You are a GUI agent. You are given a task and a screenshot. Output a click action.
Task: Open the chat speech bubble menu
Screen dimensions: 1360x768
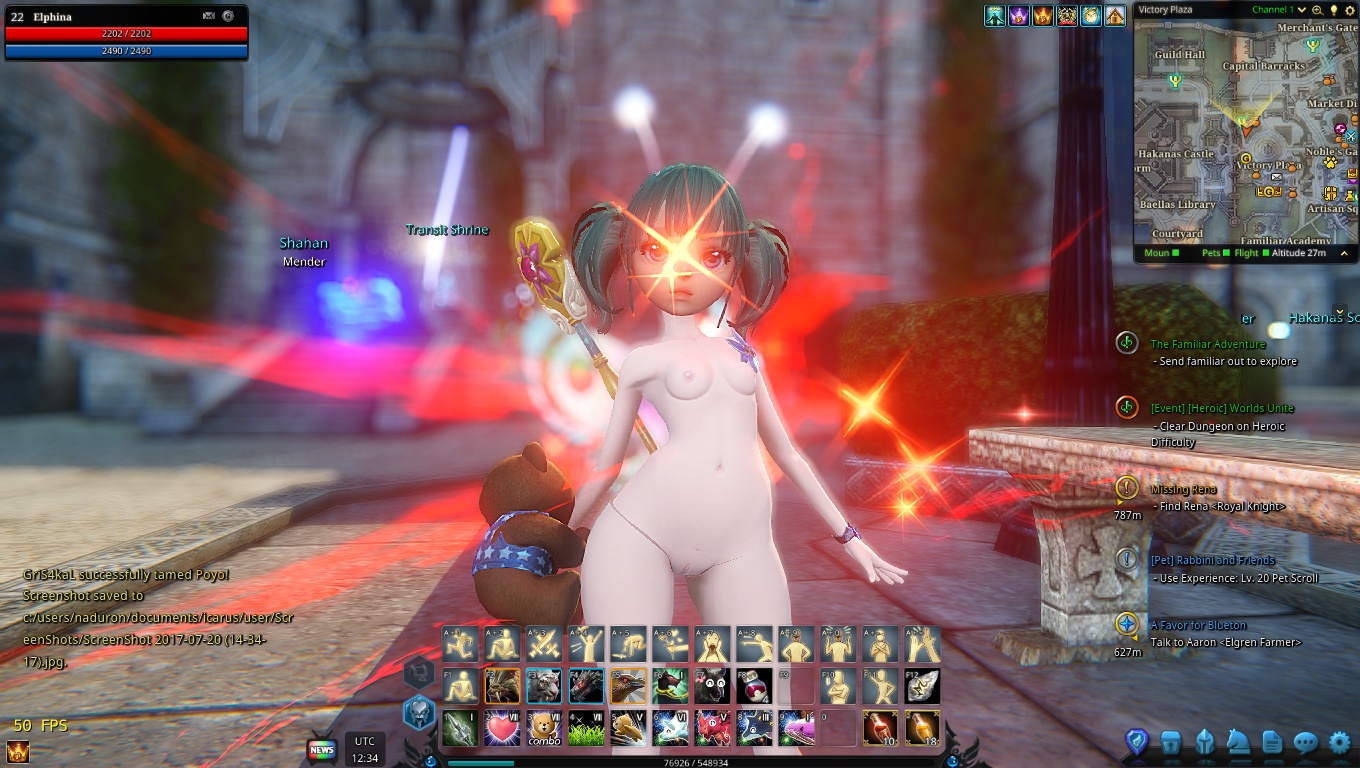click(1305, 742)
